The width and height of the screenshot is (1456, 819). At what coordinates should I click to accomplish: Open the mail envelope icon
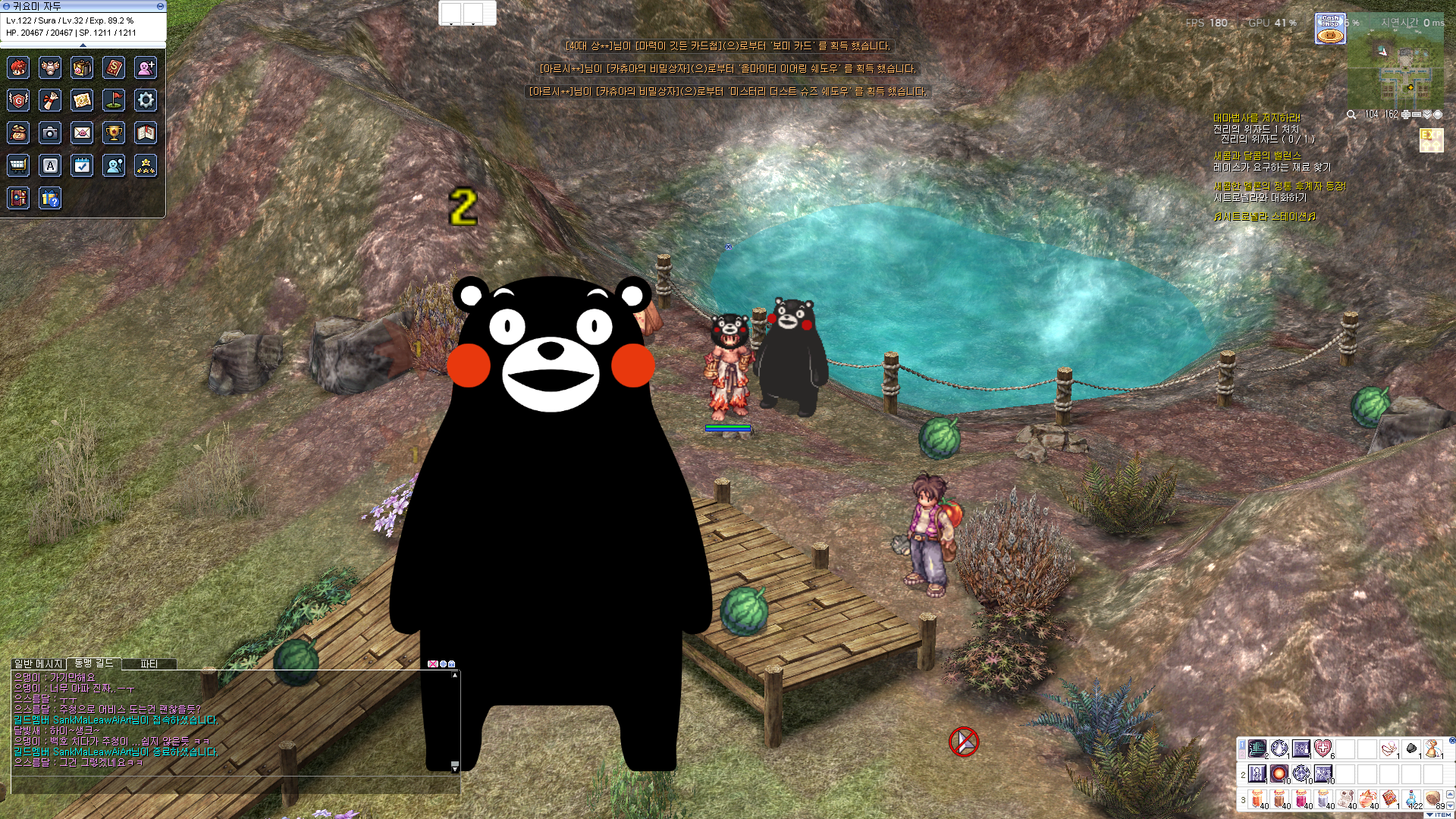[x=82, y=133]
